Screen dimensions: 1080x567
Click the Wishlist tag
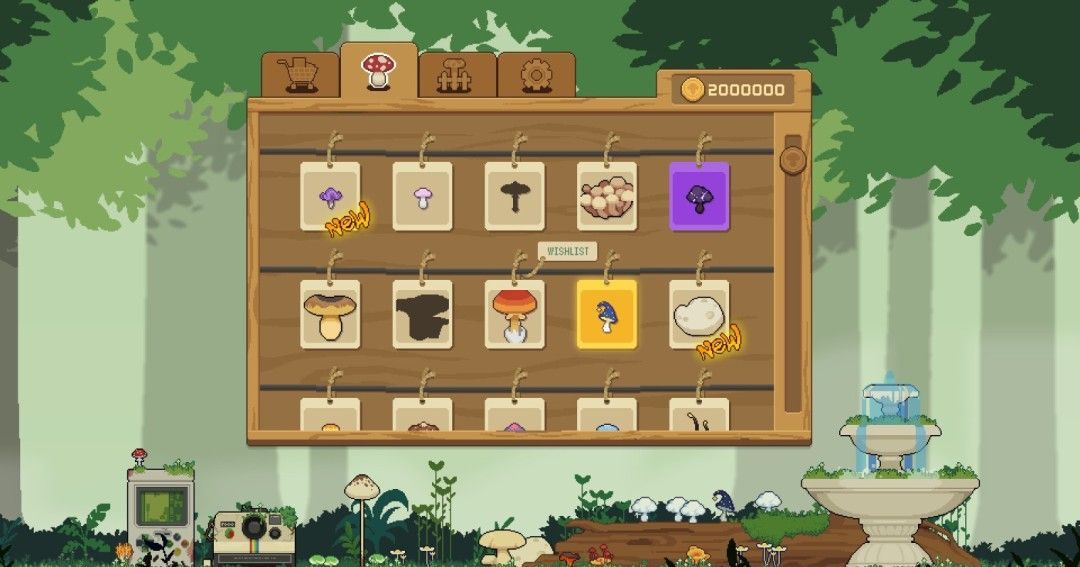[567, 251]
